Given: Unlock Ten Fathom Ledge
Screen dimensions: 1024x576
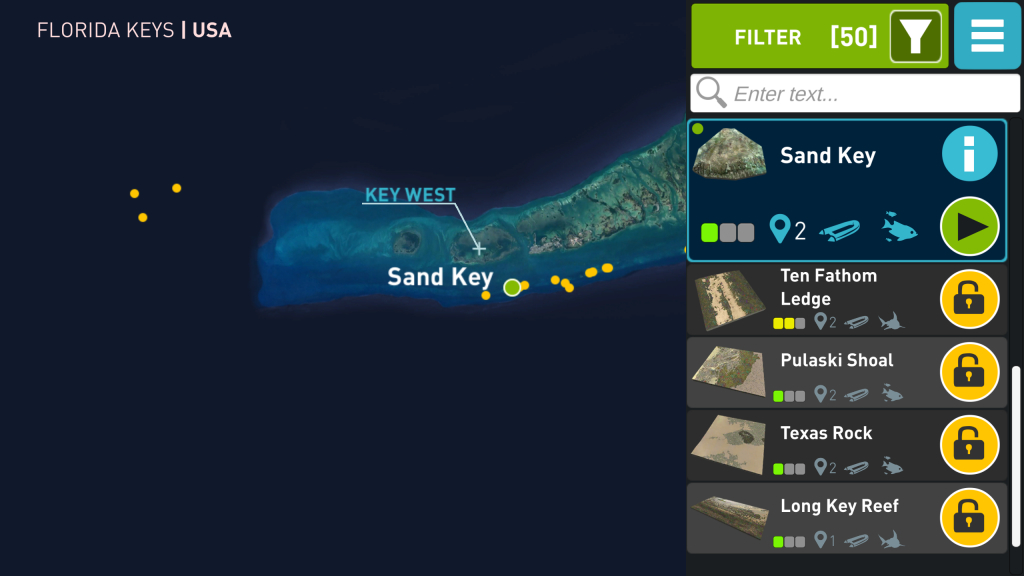Looking at the screenshot, I should click(x=969, y=299).
